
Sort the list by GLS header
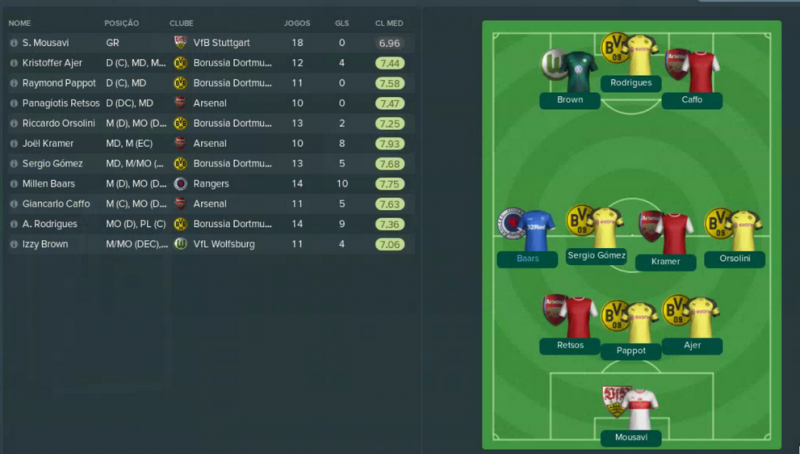[x=342, y=21]
